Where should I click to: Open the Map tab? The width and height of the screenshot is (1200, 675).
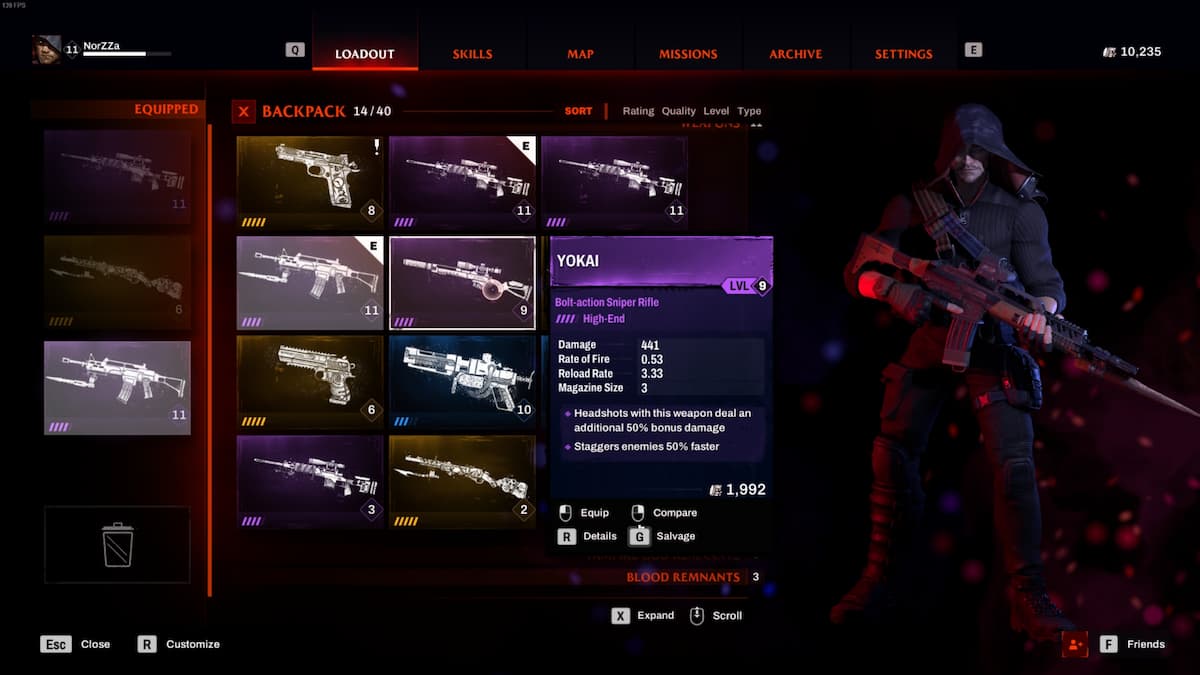click(581, 54)
